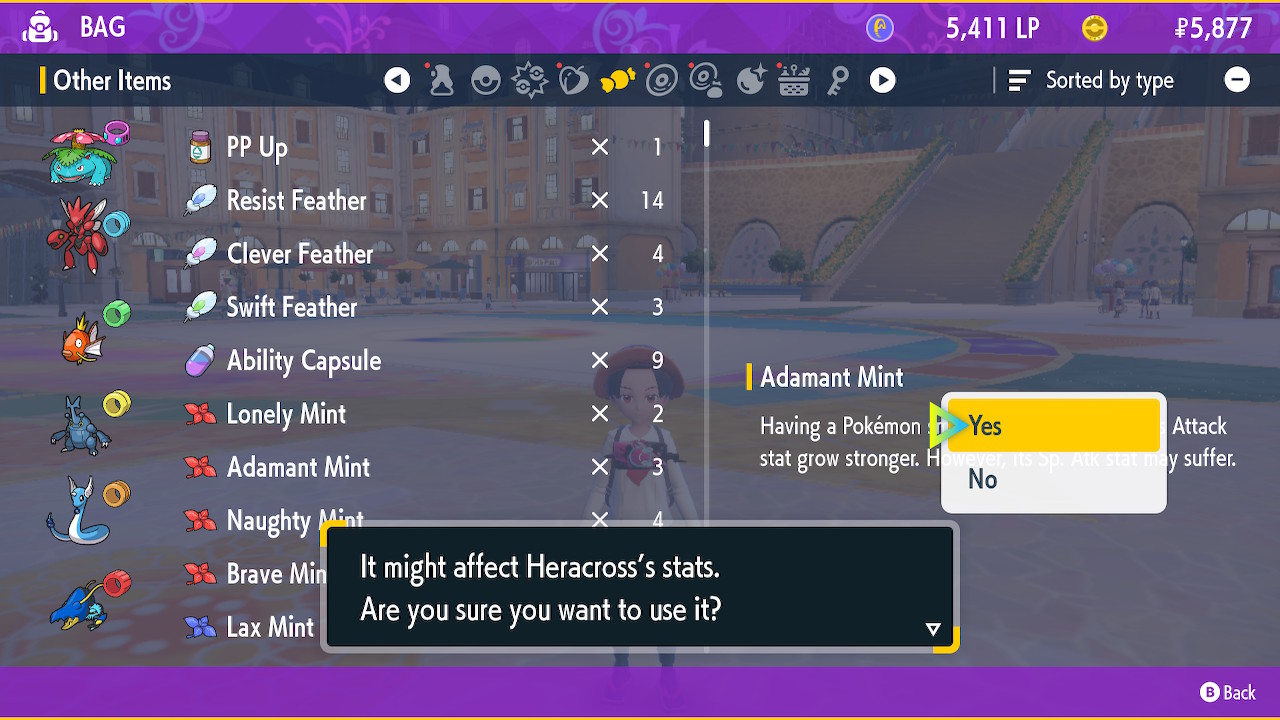This screenshot has height=720, width=1280.
Task: Open the Picnic basket pocket icon
Action: click(793, 80)
